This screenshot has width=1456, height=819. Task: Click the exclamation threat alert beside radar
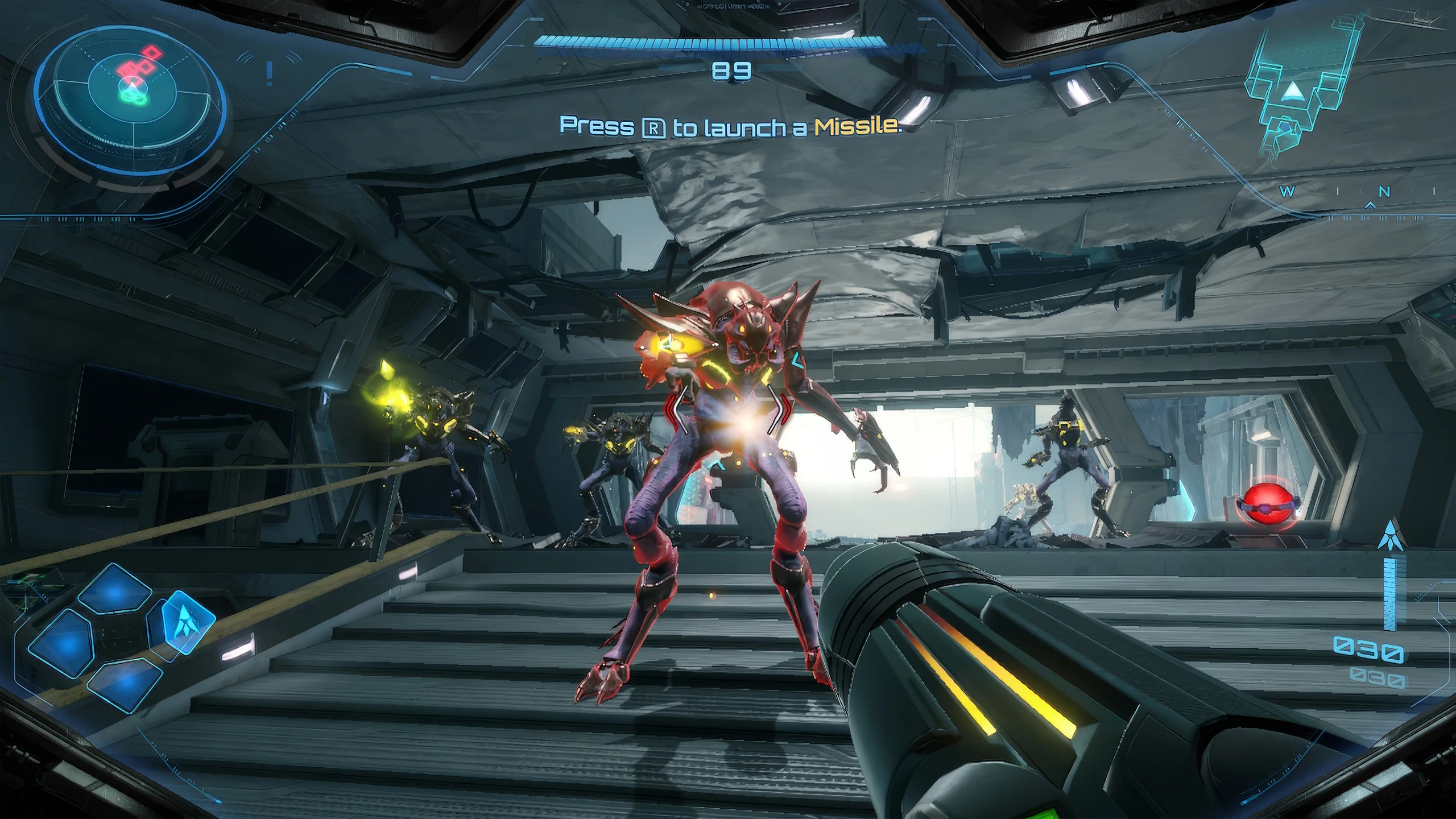click(269, 73)
